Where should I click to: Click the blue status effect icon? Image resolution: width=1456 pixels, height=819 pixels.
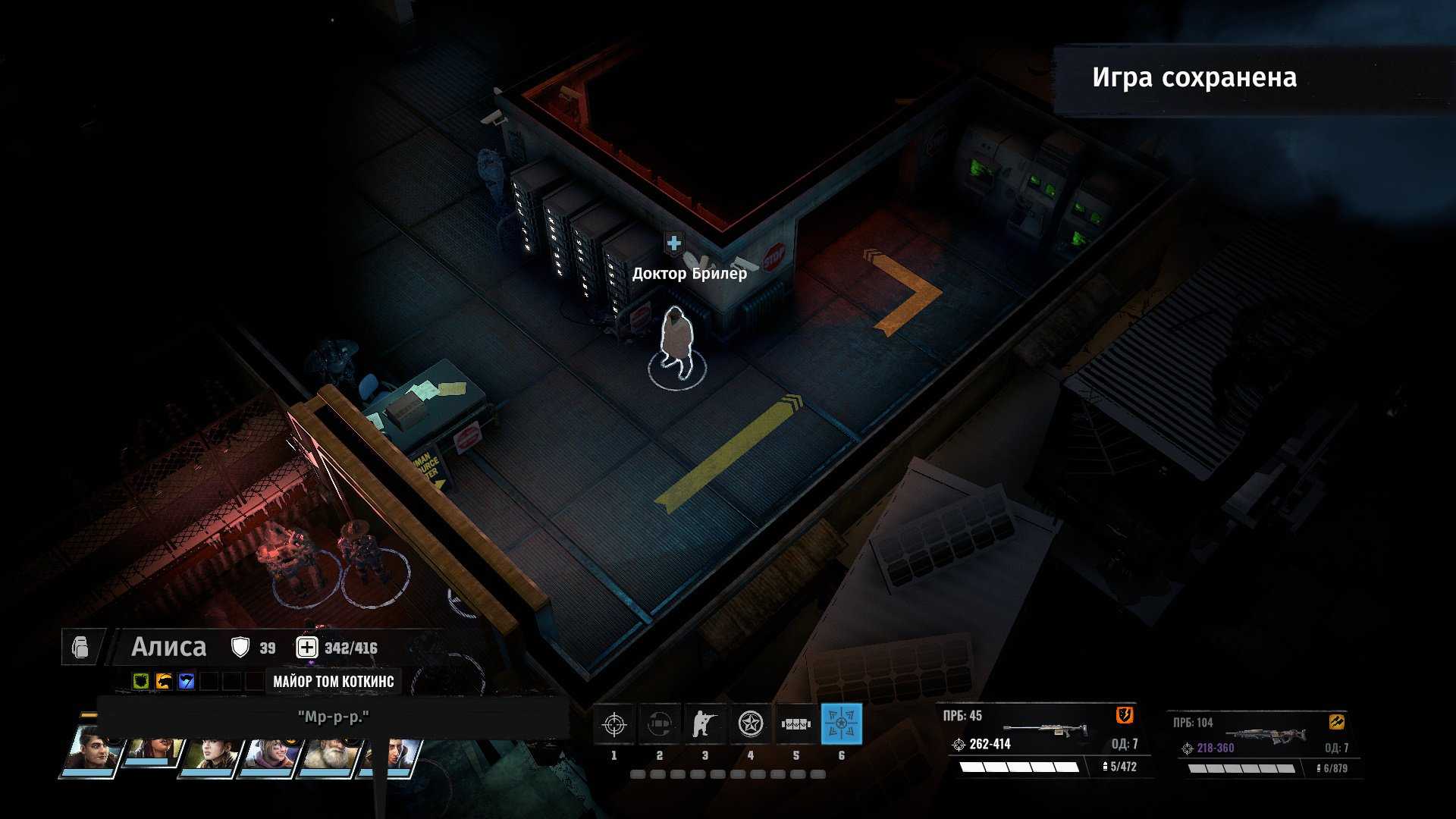click(187, 681)
